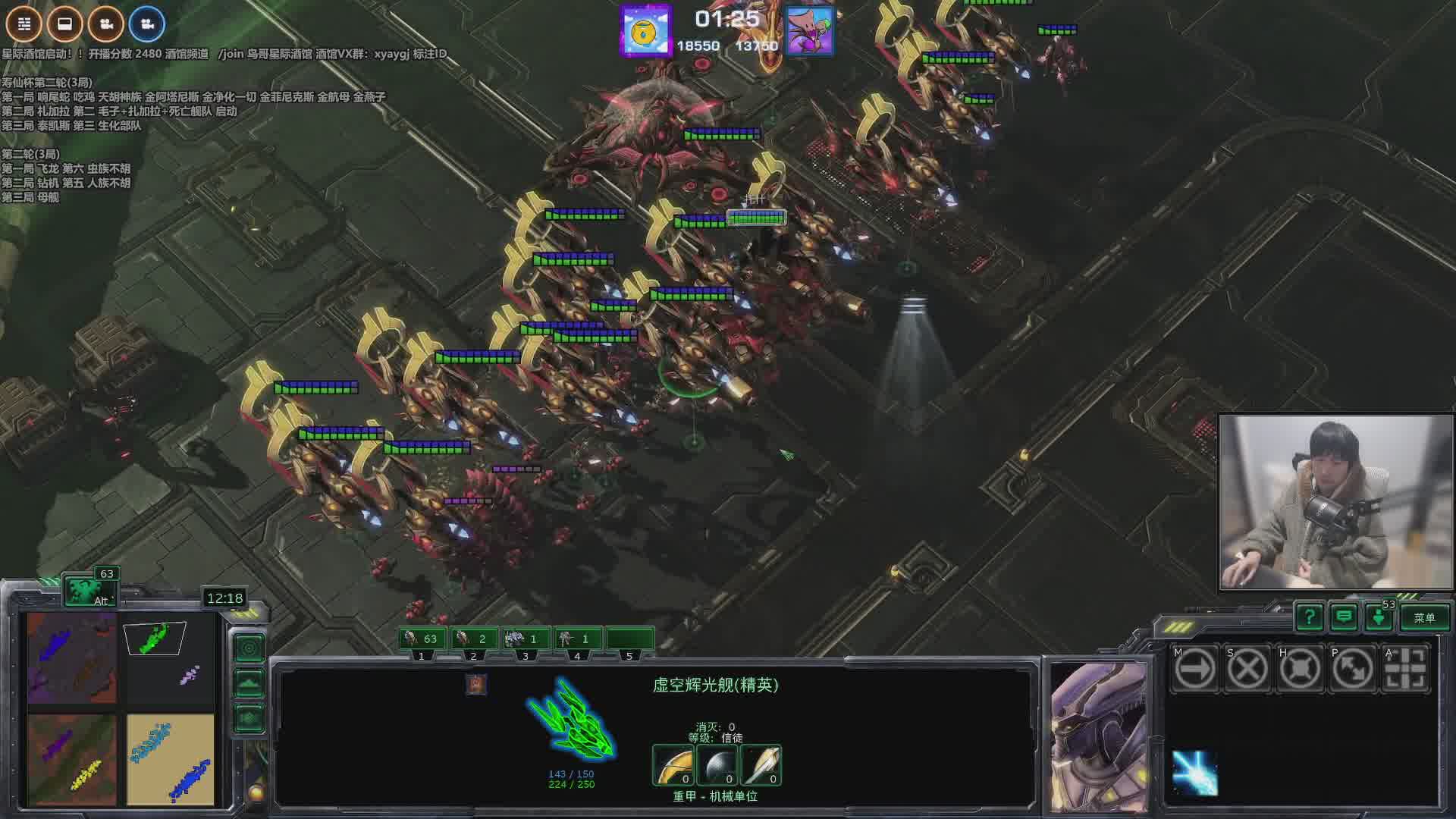The width and height of the screenshot is (1456, 819).
Task: Choose the Attack command
Action: tap(1405, 669)
